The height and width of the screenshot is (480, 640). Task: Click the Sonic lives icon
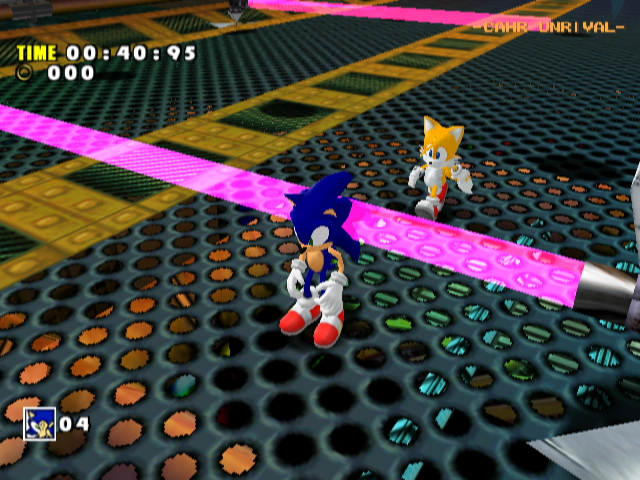(39, 423)
